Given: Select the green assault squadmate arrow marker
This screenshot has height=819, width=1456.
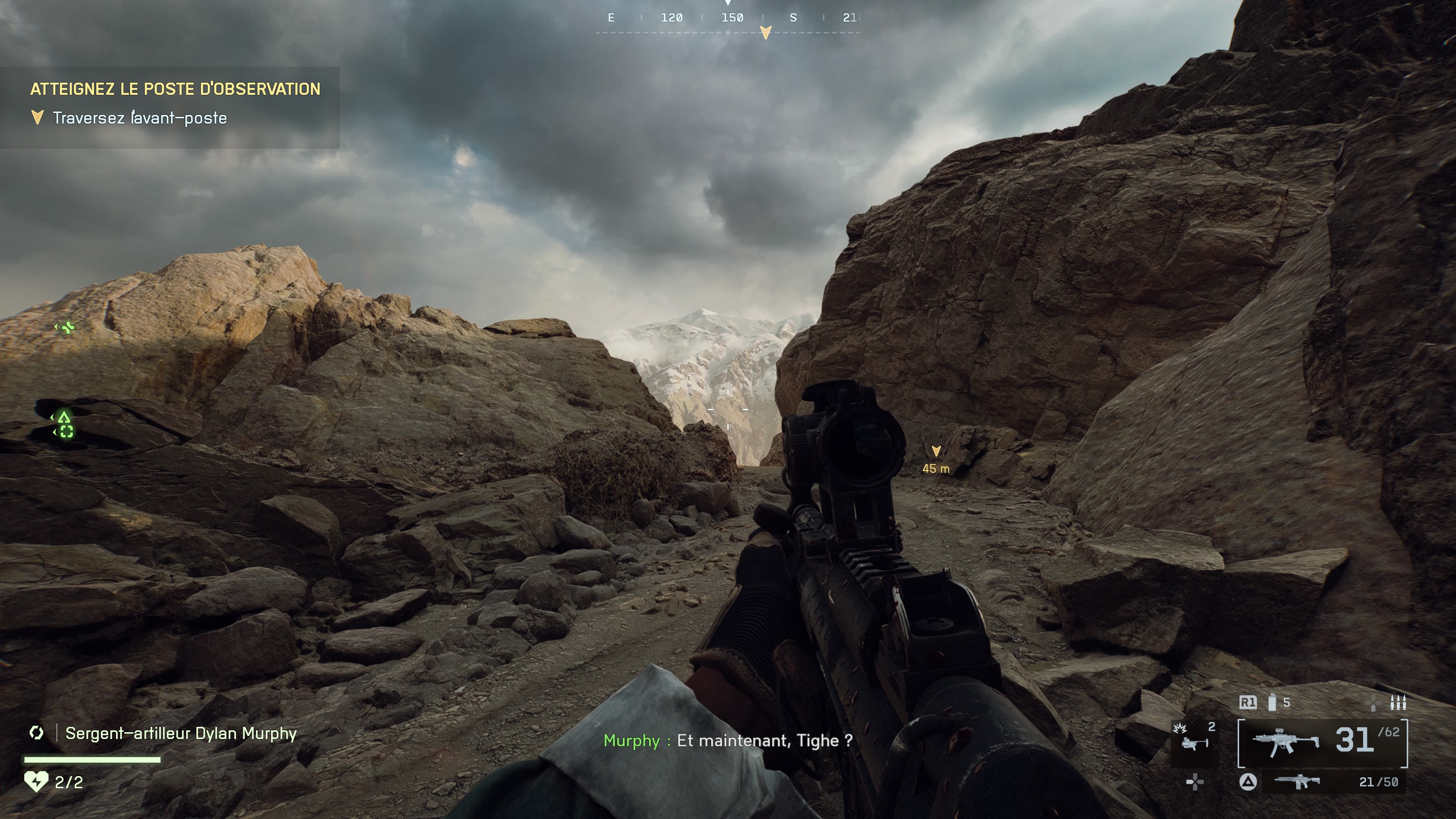Looking at the screenshot, I should tap(64, 418).
